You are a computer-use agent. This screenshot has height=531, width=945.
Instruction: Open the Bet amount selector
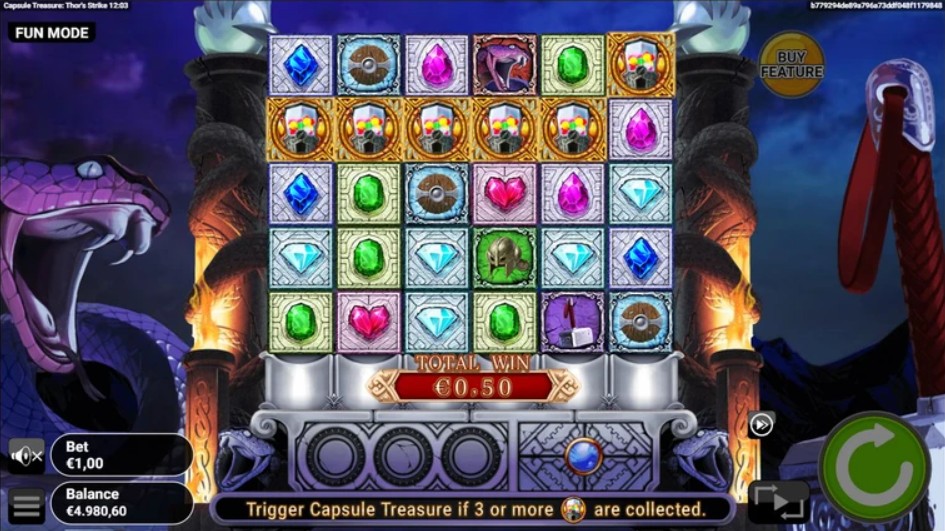[x=121, y=455]
